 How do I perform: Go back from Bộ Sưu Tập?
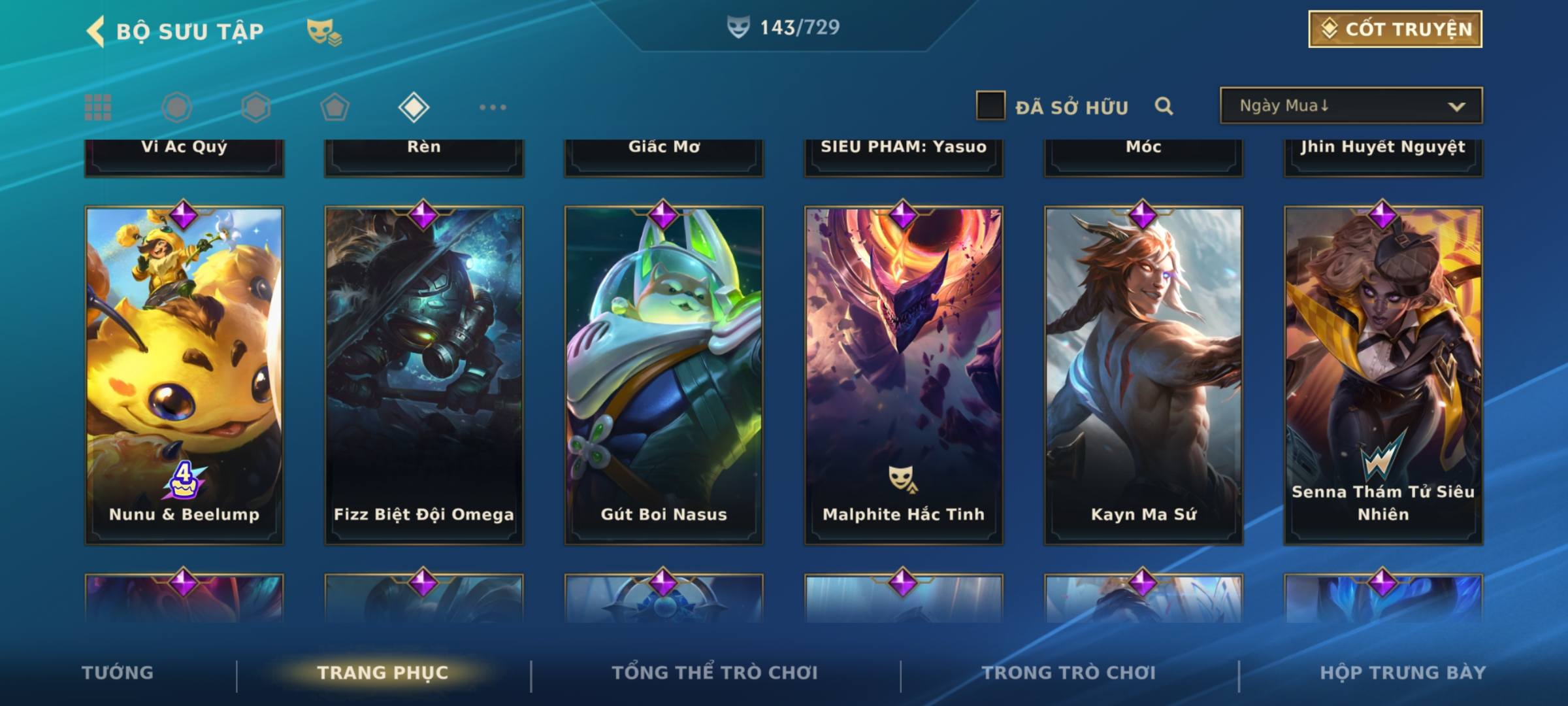(96, 31)
